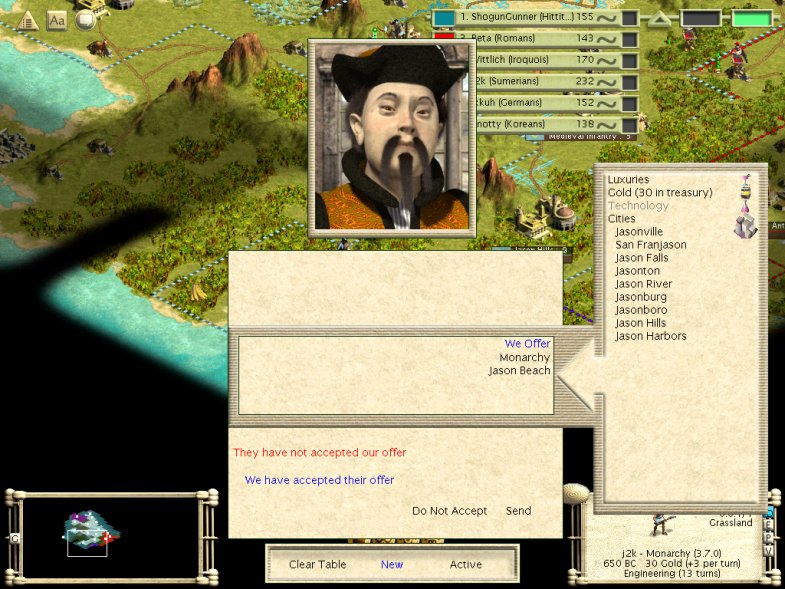
Task: Choose Jasonburg from the cities
Action: [x=640, y=297]
